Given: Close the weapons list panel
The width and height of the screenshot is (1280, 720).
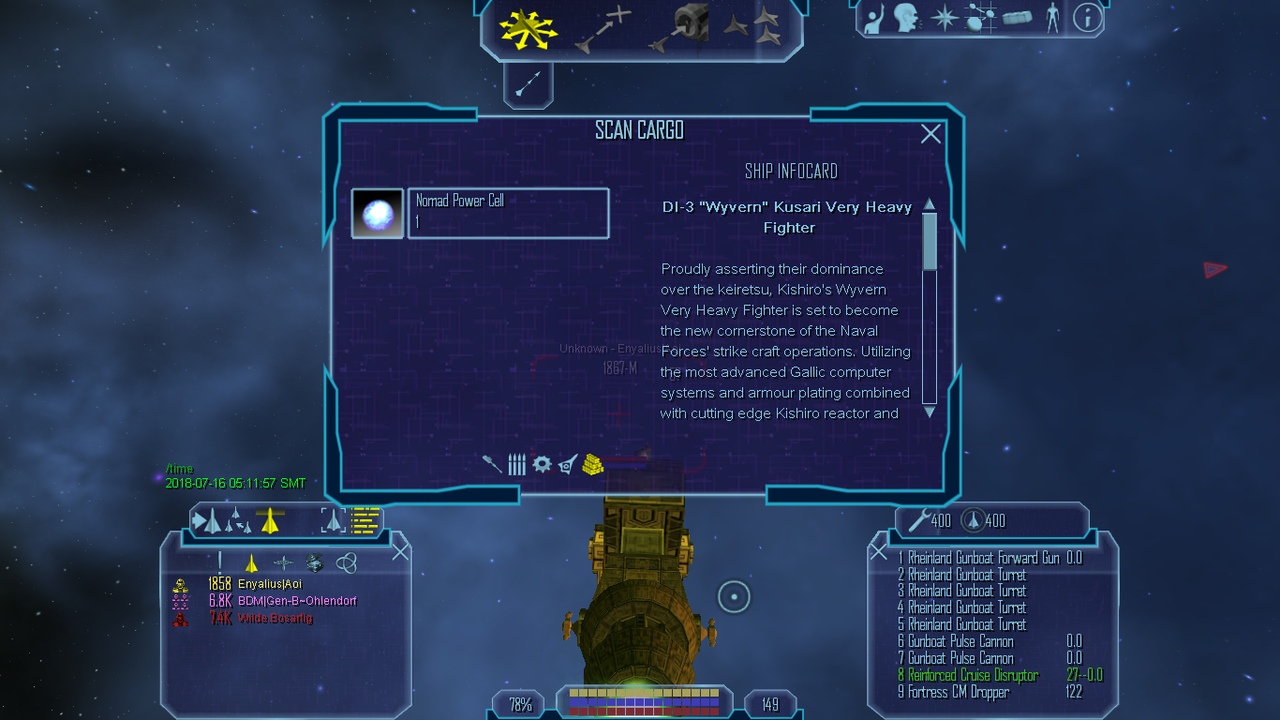Looking at the screenshot, I should [x=878, y=551].
